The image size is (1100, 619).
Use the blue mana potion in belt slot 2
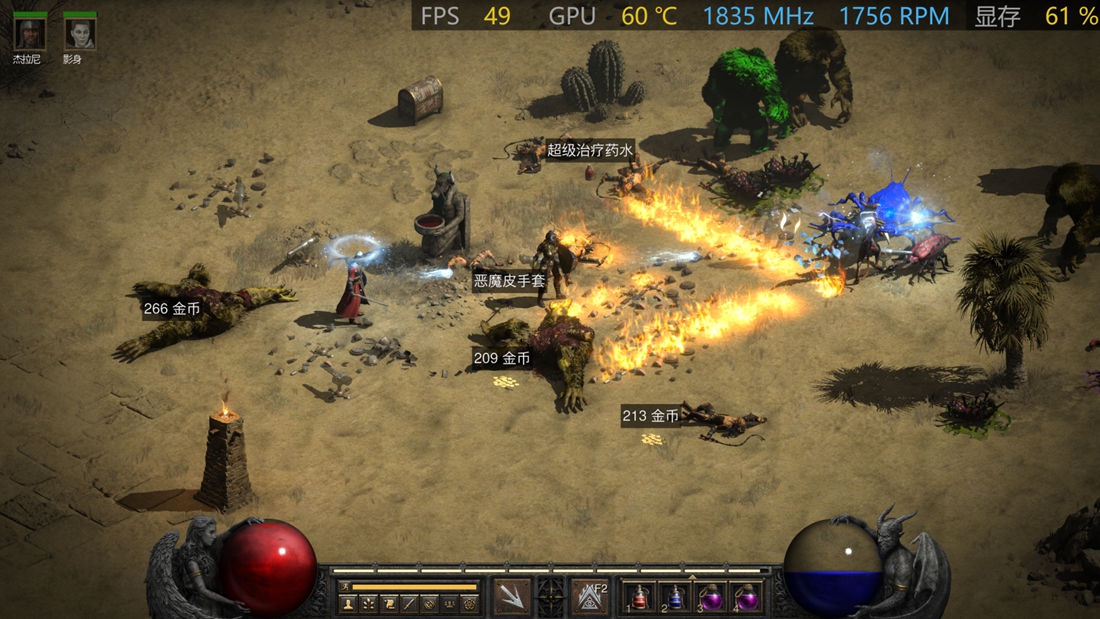(x=675, y=598)
